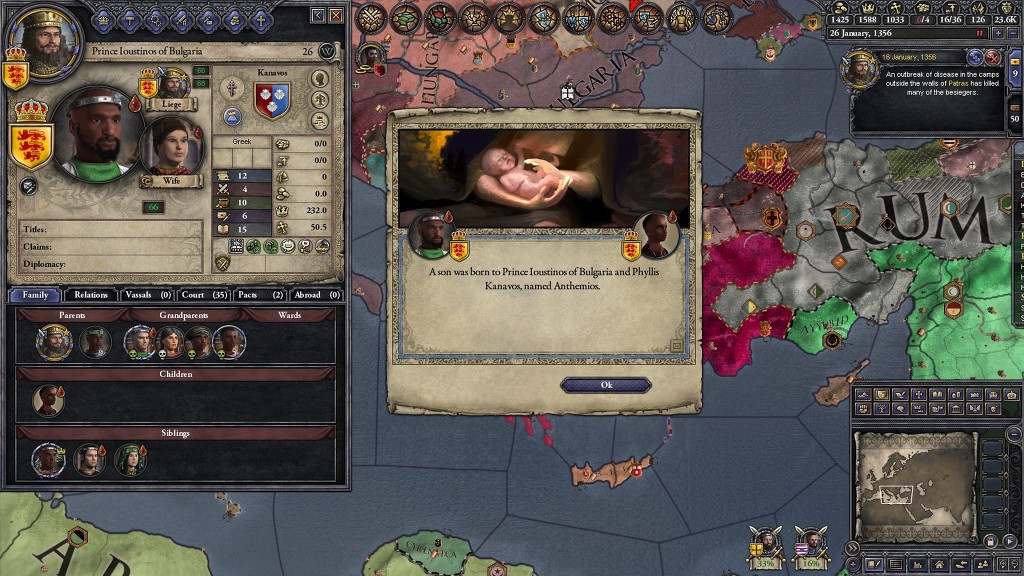Dismiss the Patras disease outbreak notification

coord(992,58)
